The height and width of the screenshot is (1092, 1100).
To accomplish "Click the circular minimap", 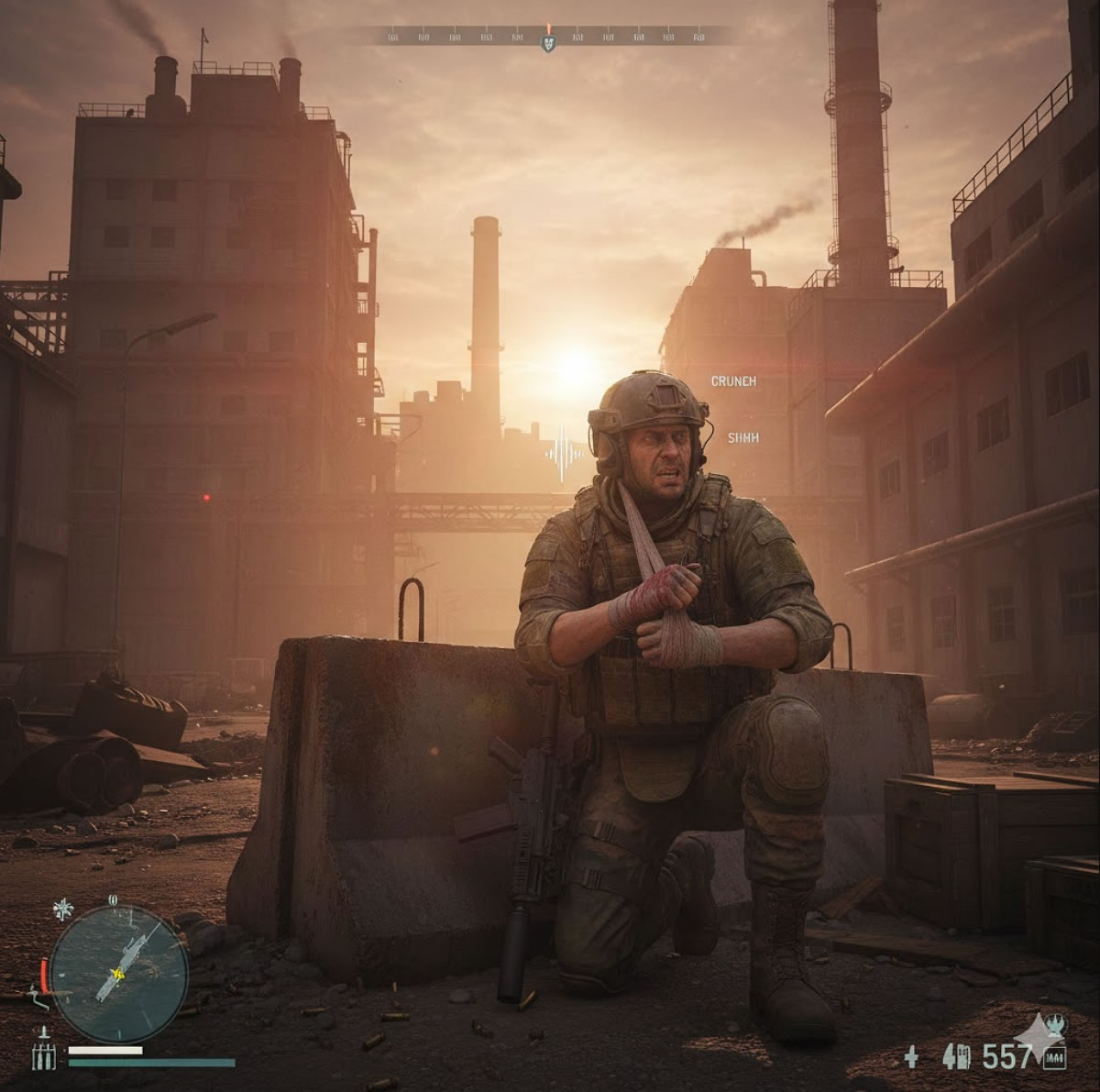I will pos(118,974).
